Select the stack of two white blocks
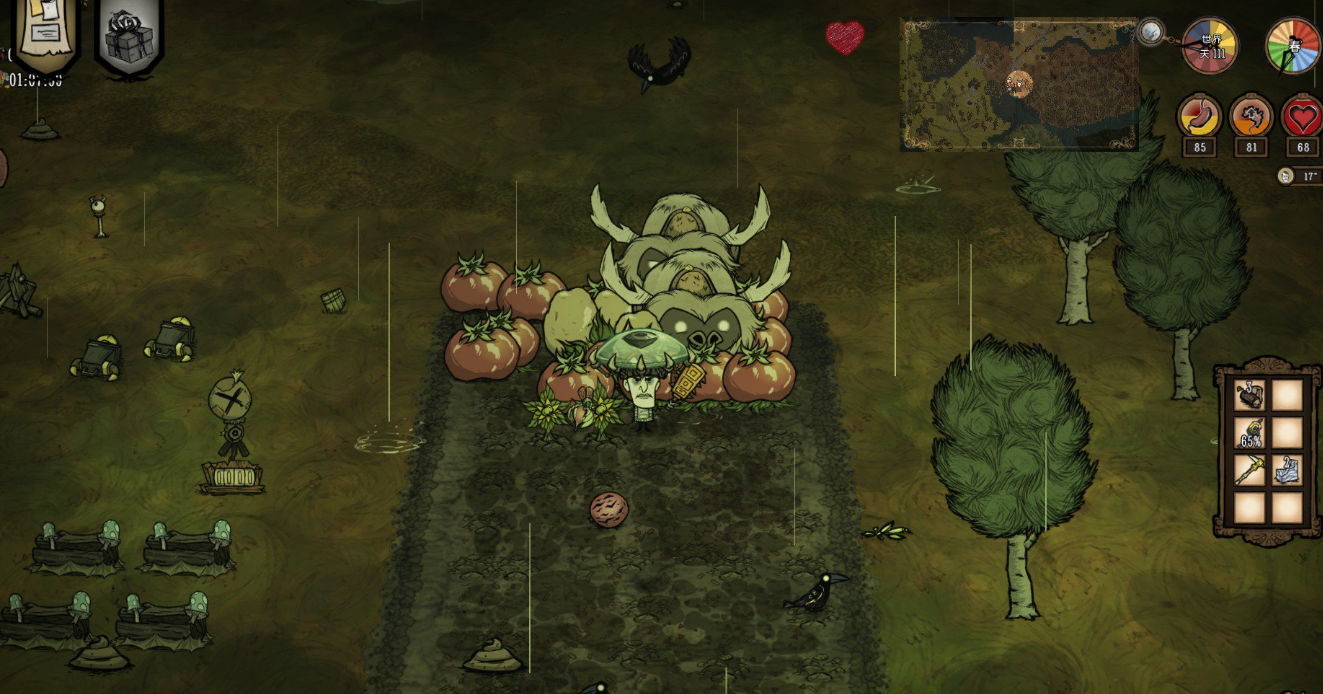This screenshot has height=694, width=1323. click(x=1287, y=470)
